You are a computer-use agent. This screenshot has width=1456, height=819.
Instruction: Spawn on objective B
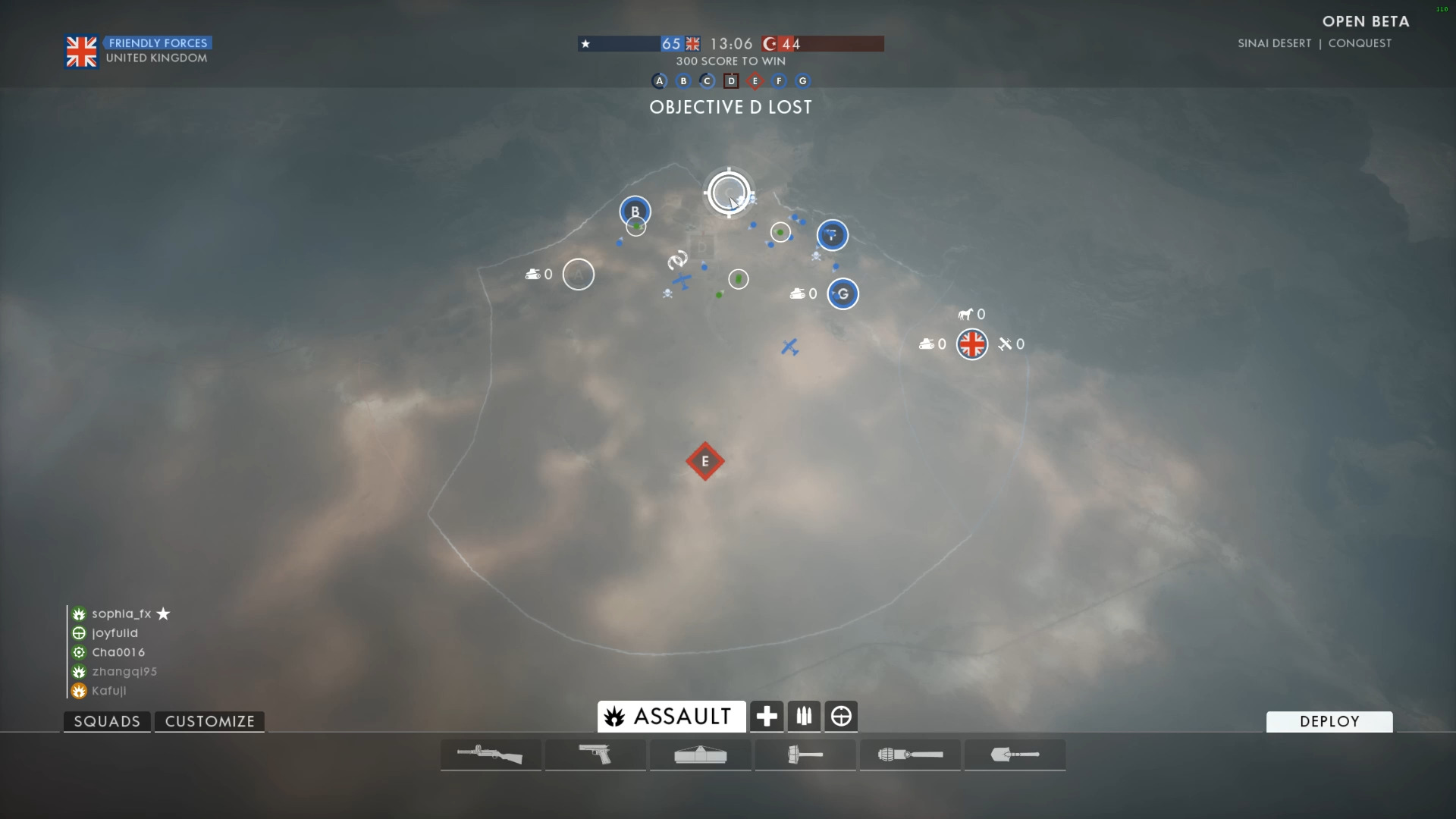[635, 211]
